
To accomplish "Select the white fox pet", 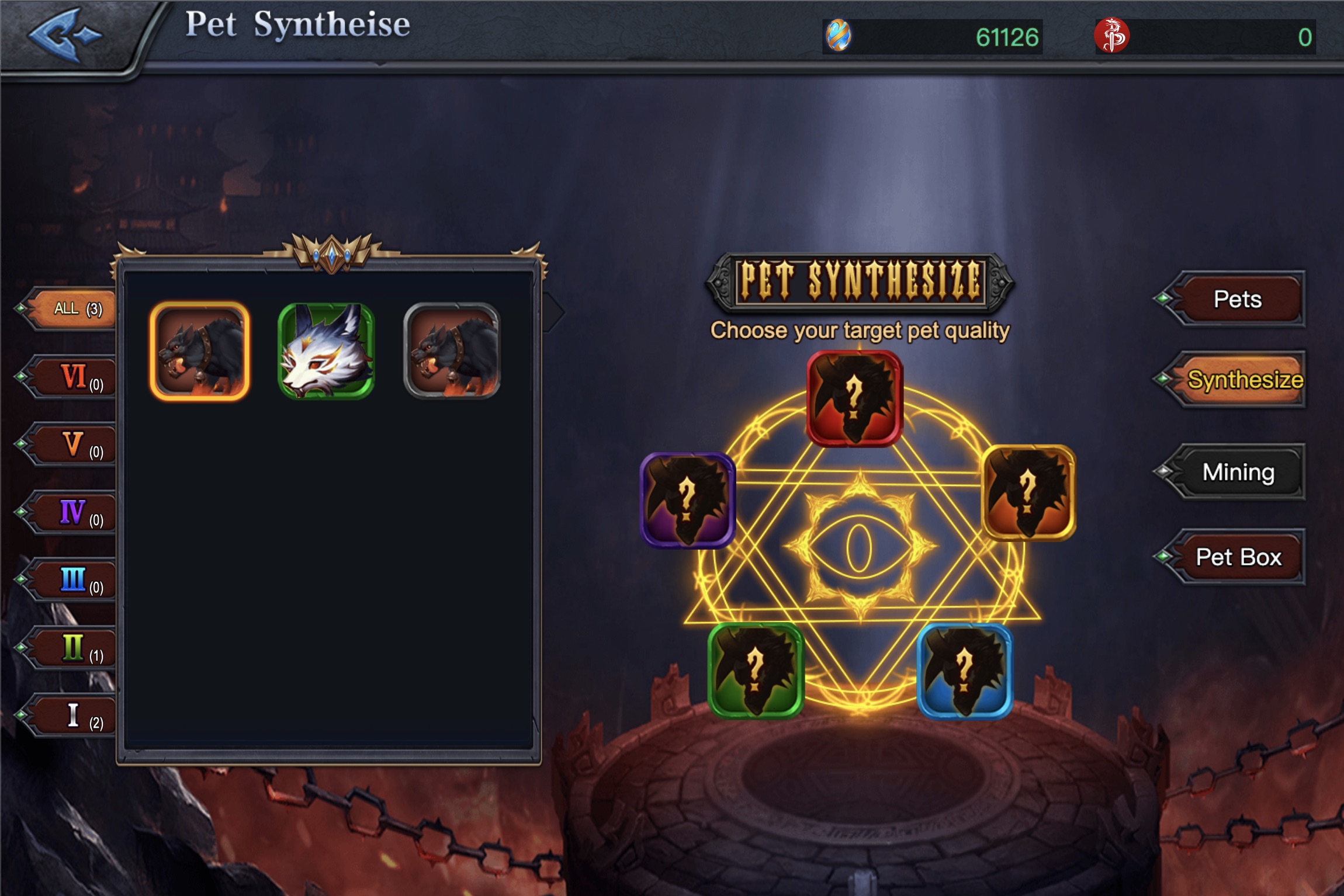I will pos(326,352).
